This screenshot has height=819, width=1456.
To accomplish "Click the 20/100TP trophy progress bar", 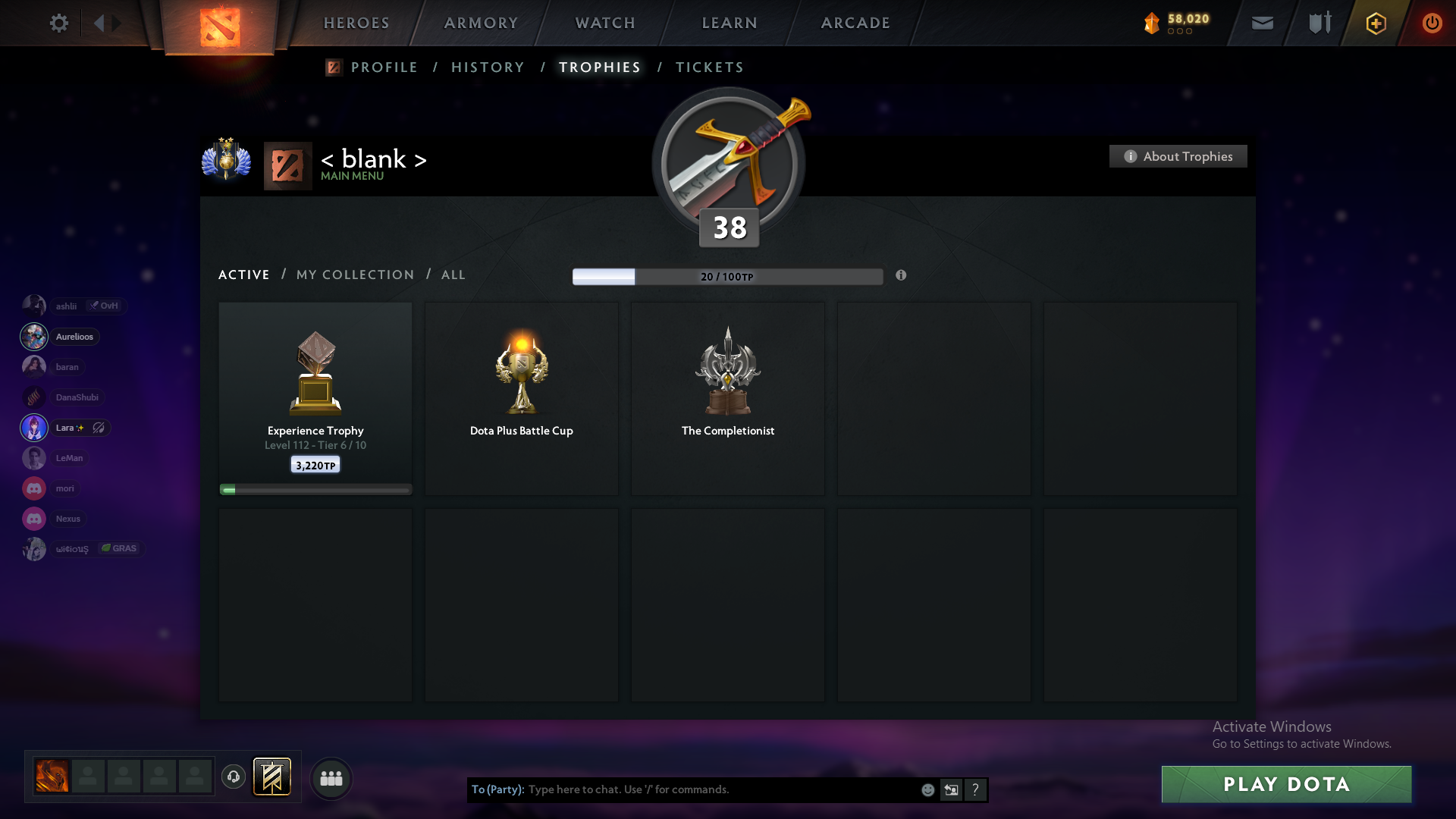I will [x=727, y=276].
